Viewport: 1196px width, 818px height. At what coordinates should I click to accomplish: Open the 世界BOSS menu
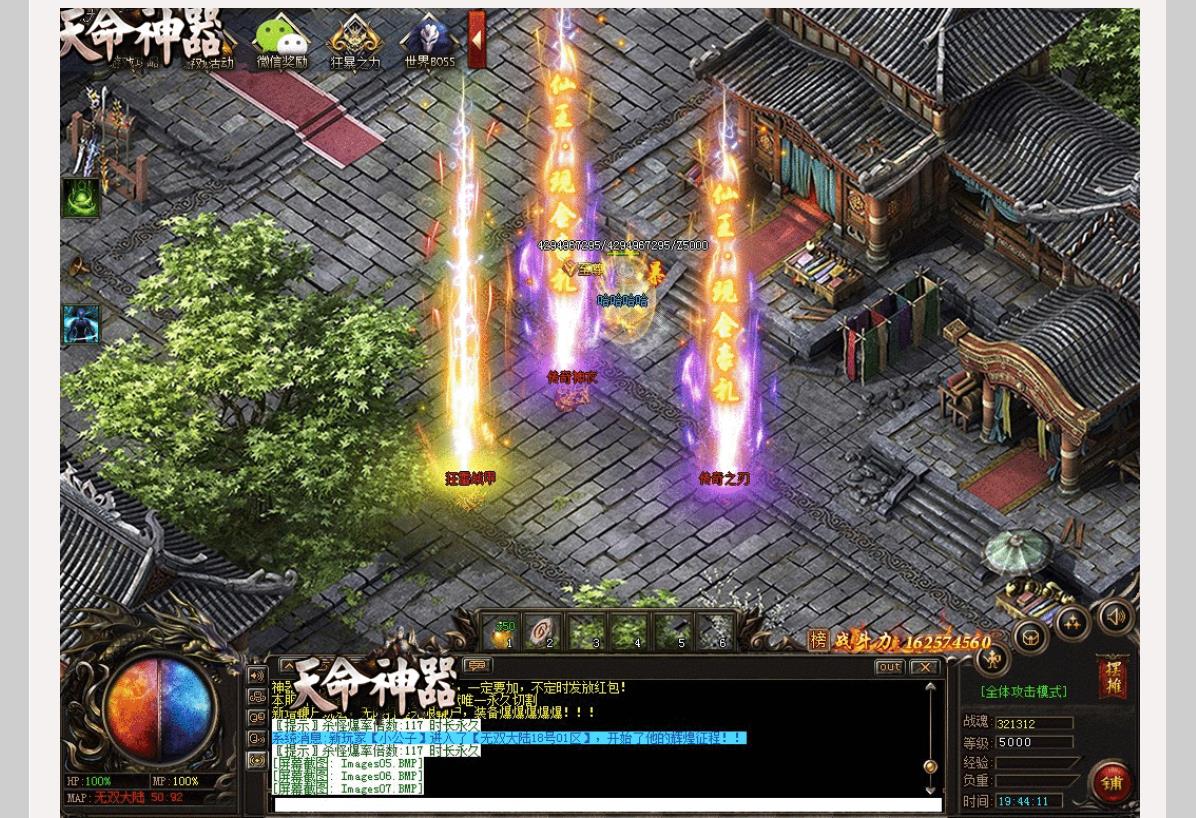pos(429,43)
